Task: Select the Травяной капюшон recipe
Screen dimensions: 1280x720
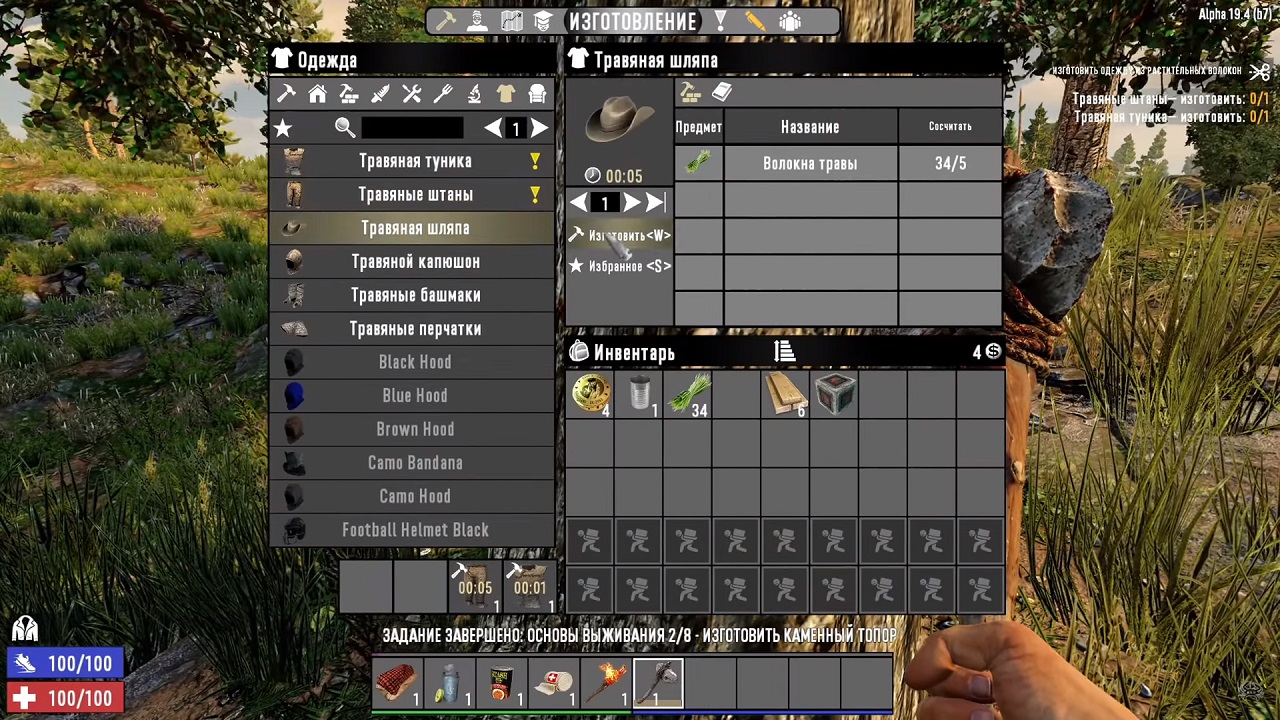Action: (x=415, y=261)
